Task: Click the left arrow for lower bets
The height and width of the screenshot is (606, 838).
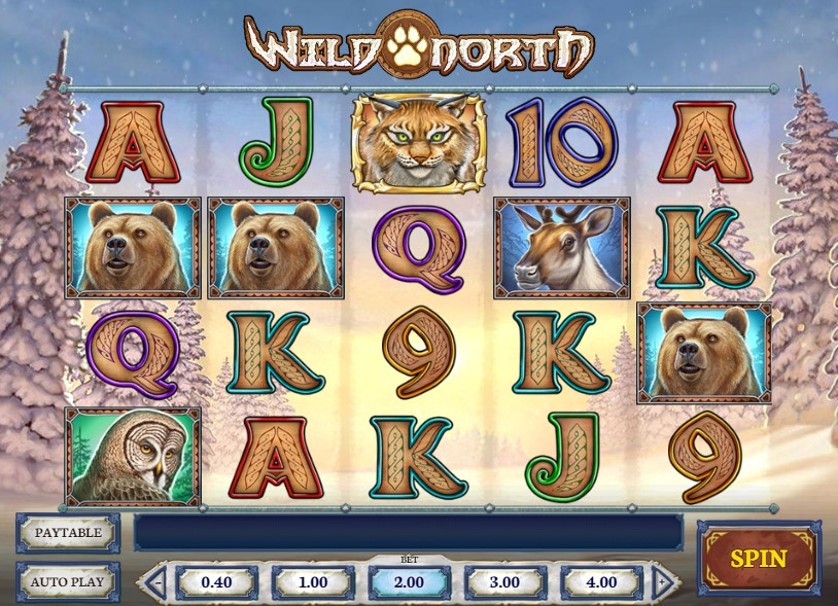Action: (x=156, y=581)
